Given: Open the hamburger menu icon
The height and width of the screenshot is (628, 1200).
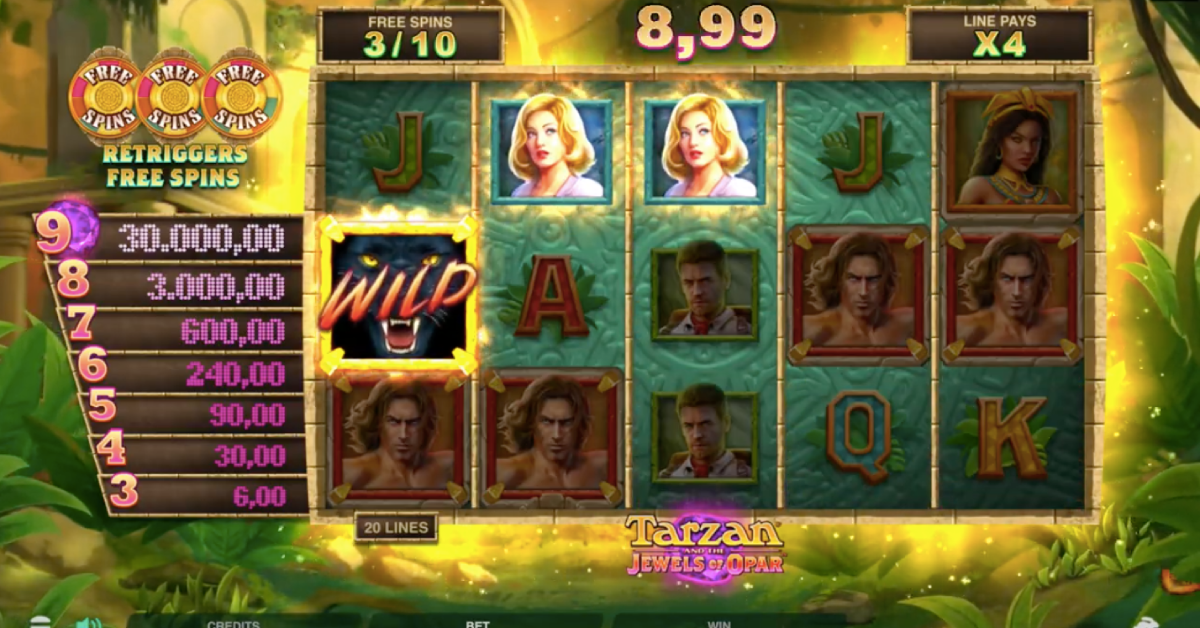Looking at the screenshot, I should (39, 622).
